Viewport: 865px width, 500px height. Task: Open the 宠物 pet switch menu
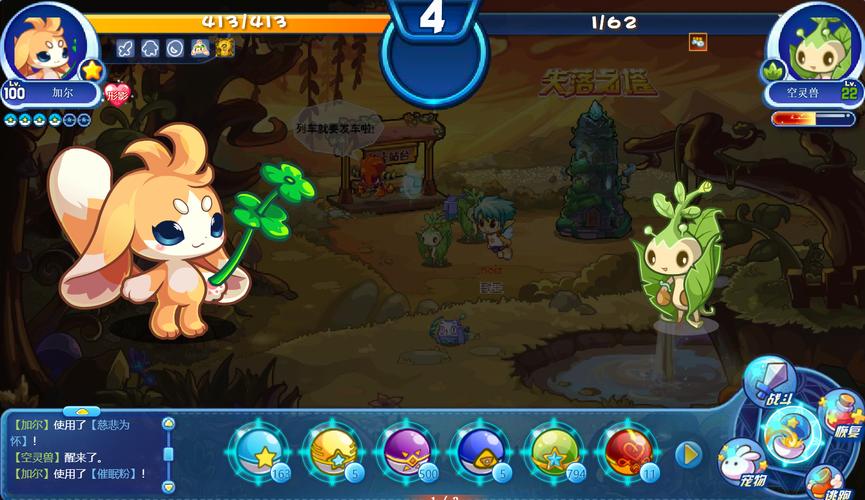(741, 461)
